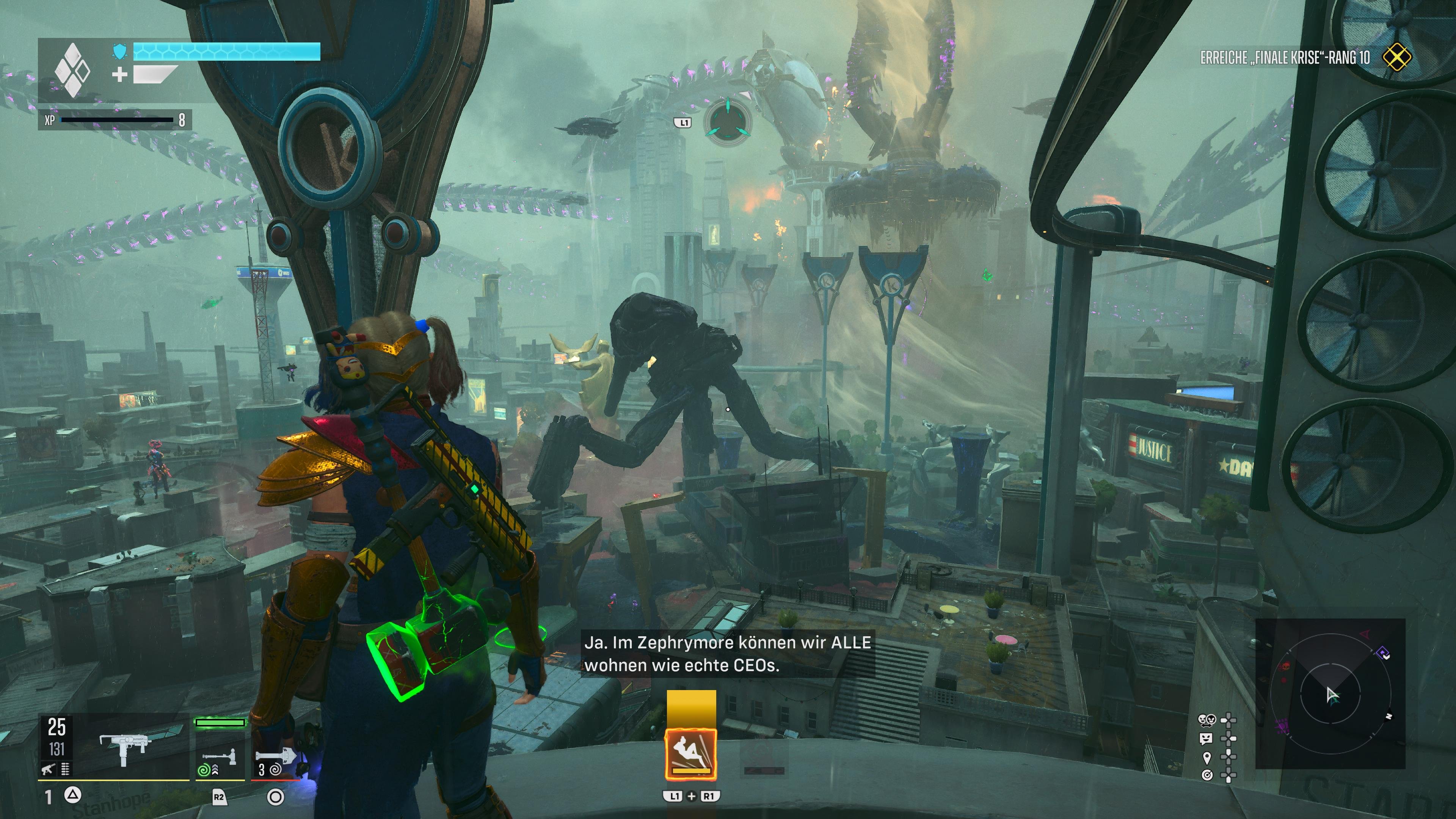Click the "Finale Krise" rank 10 objective tracker
Image resolution: width=1456 pixels, height=819 pixels.
point(1284,58)
